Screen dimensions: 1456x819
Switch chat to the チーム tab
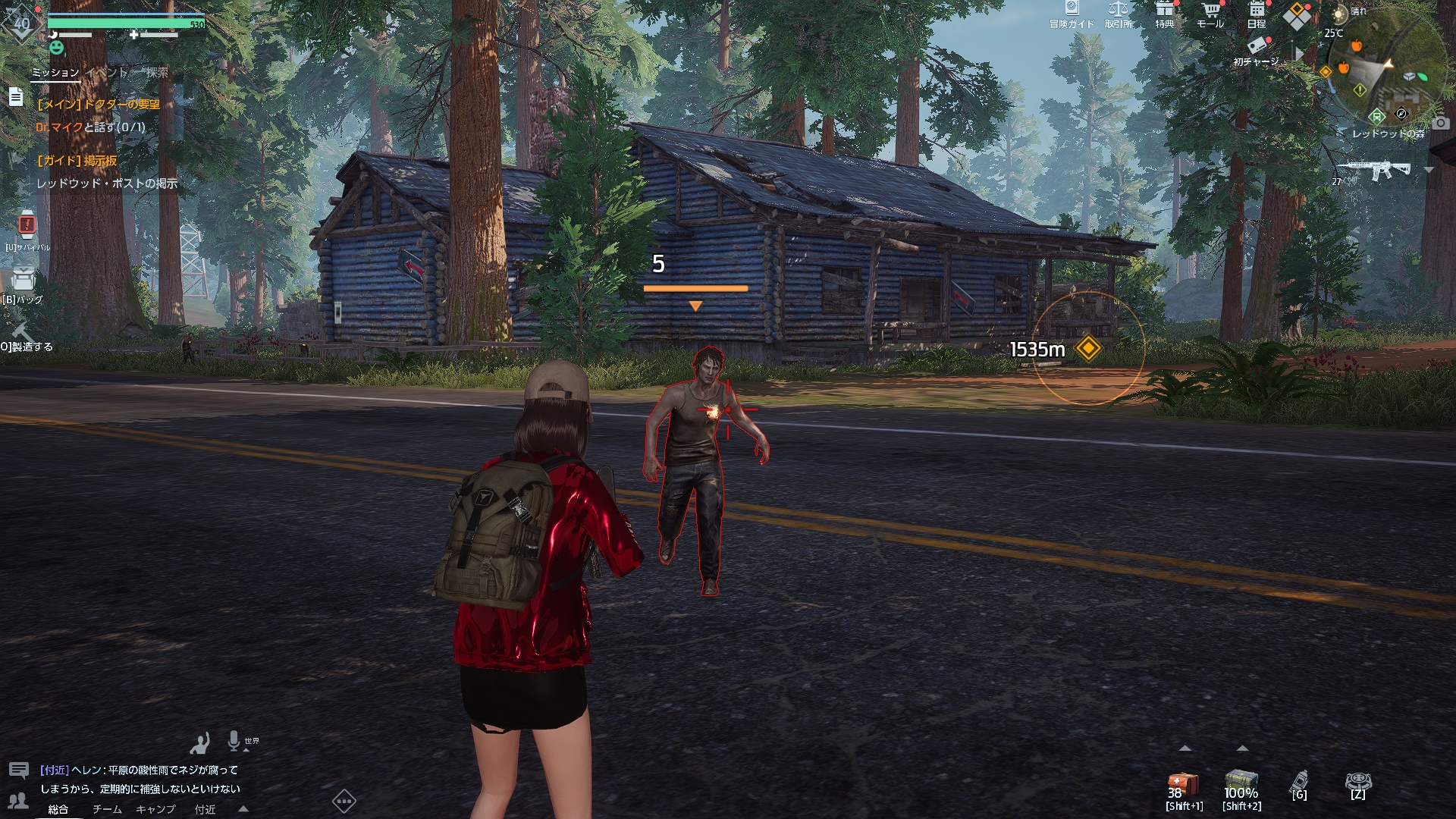(107, 809)
